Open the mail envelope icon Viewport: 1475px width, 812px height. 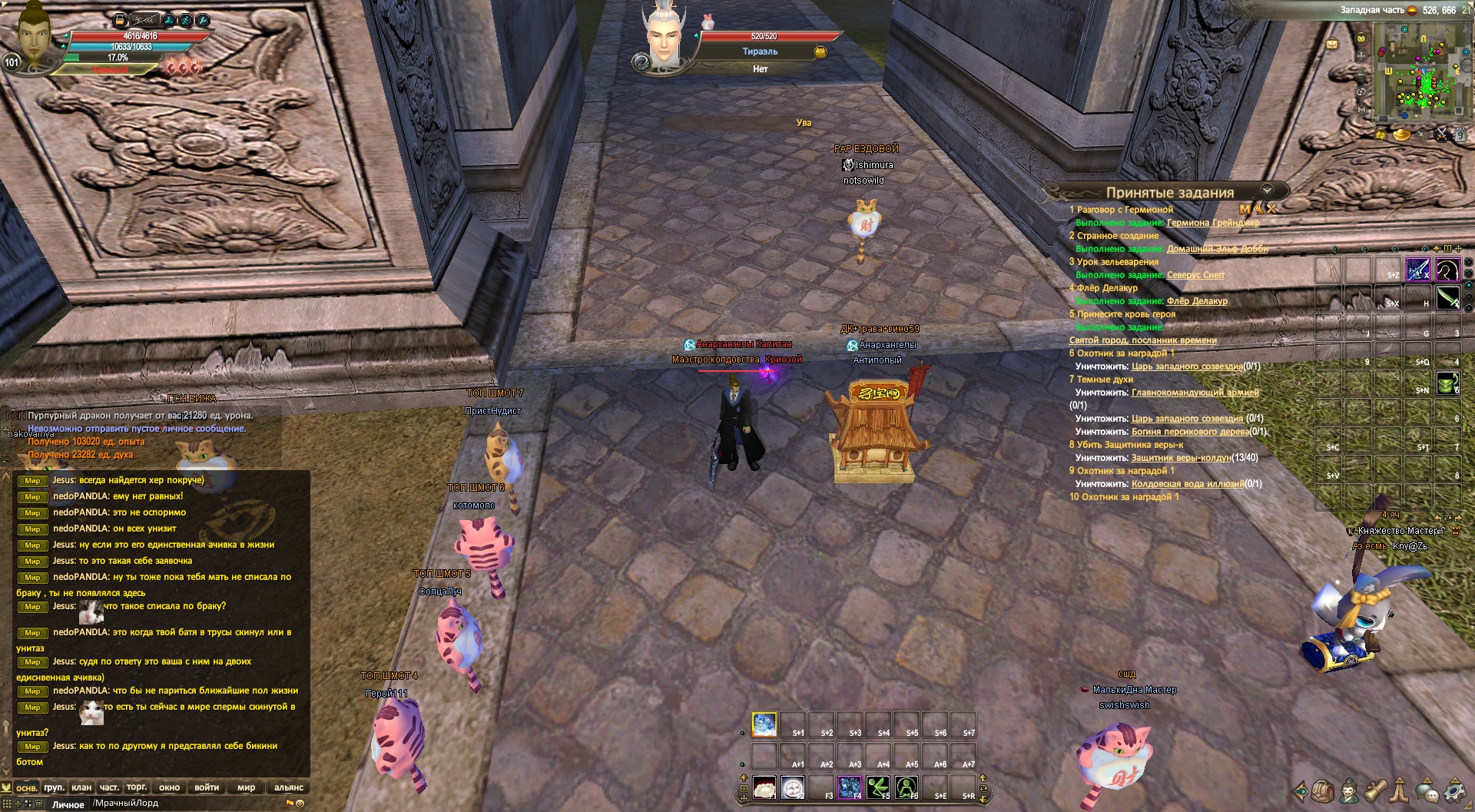tap(1332, 45)
